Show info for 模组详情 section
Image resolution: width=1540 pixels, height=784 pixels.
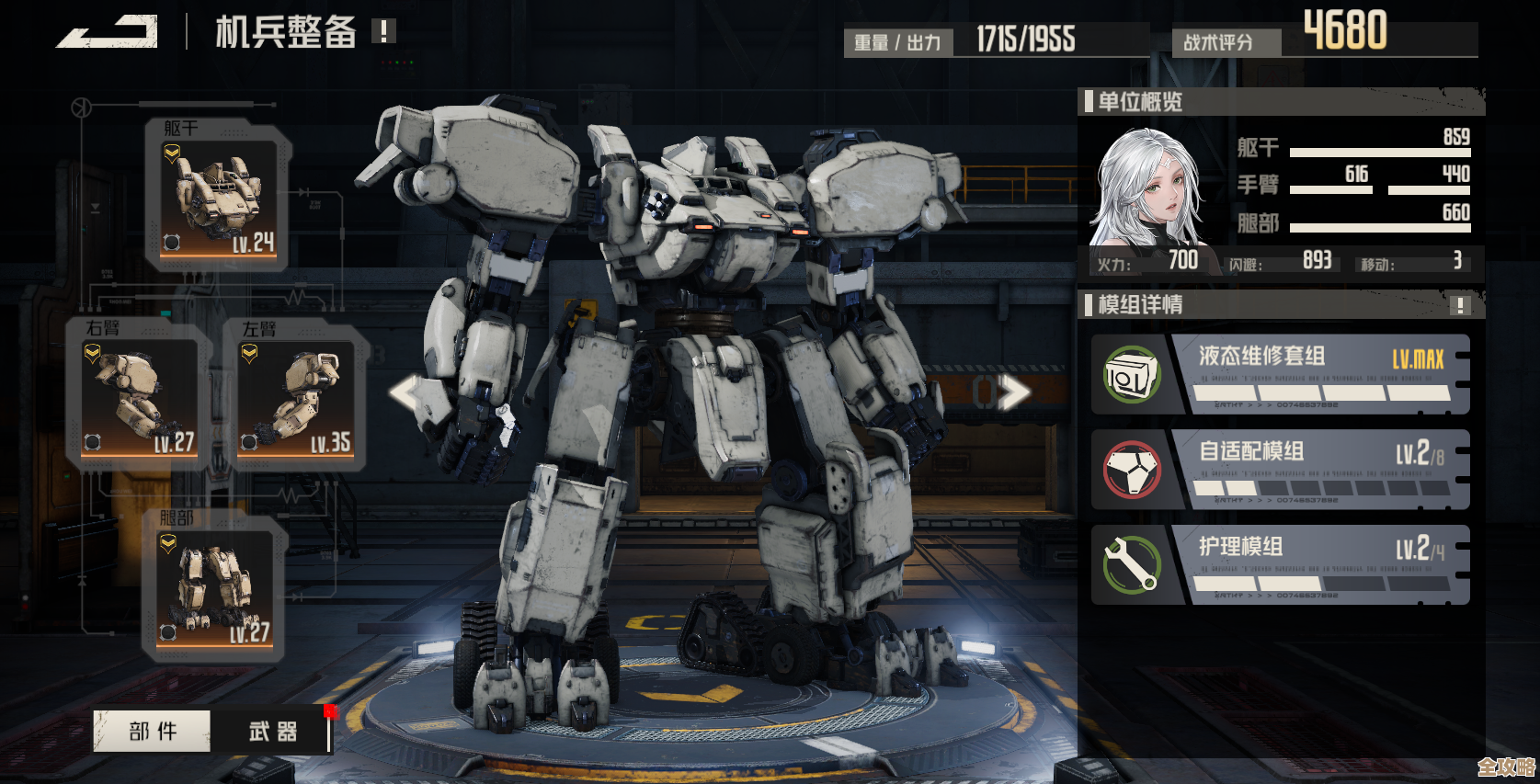(x=1459, y=305)
